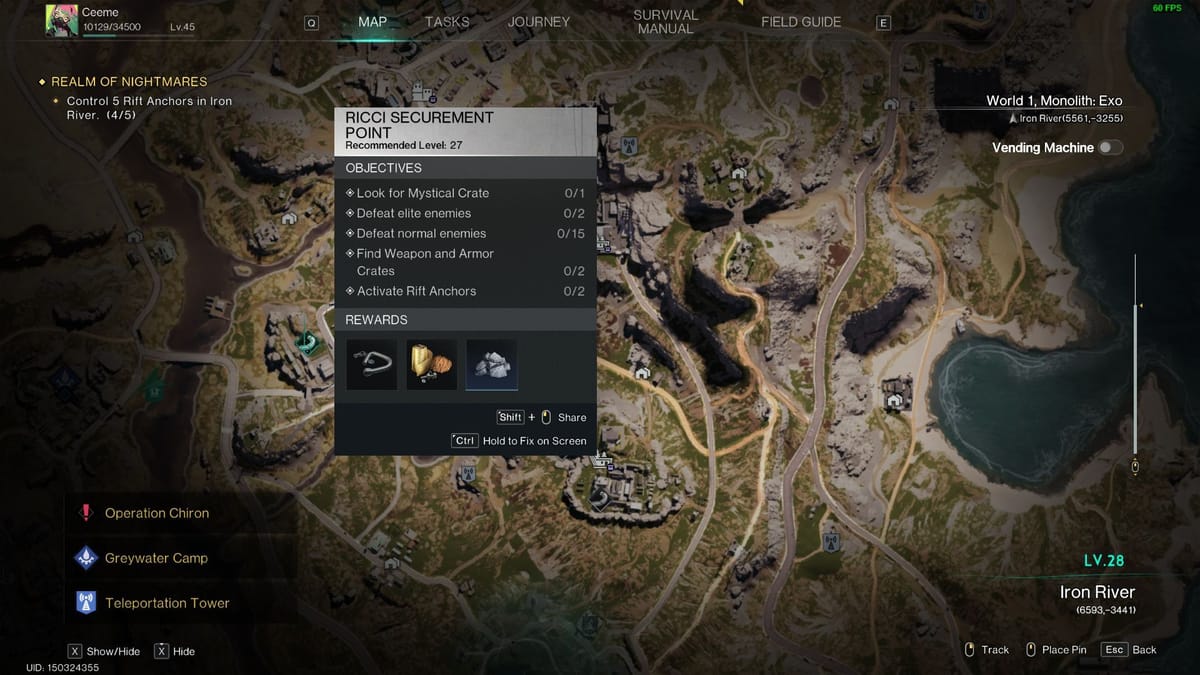Go back using the Back button

[x=1130, y=650]
